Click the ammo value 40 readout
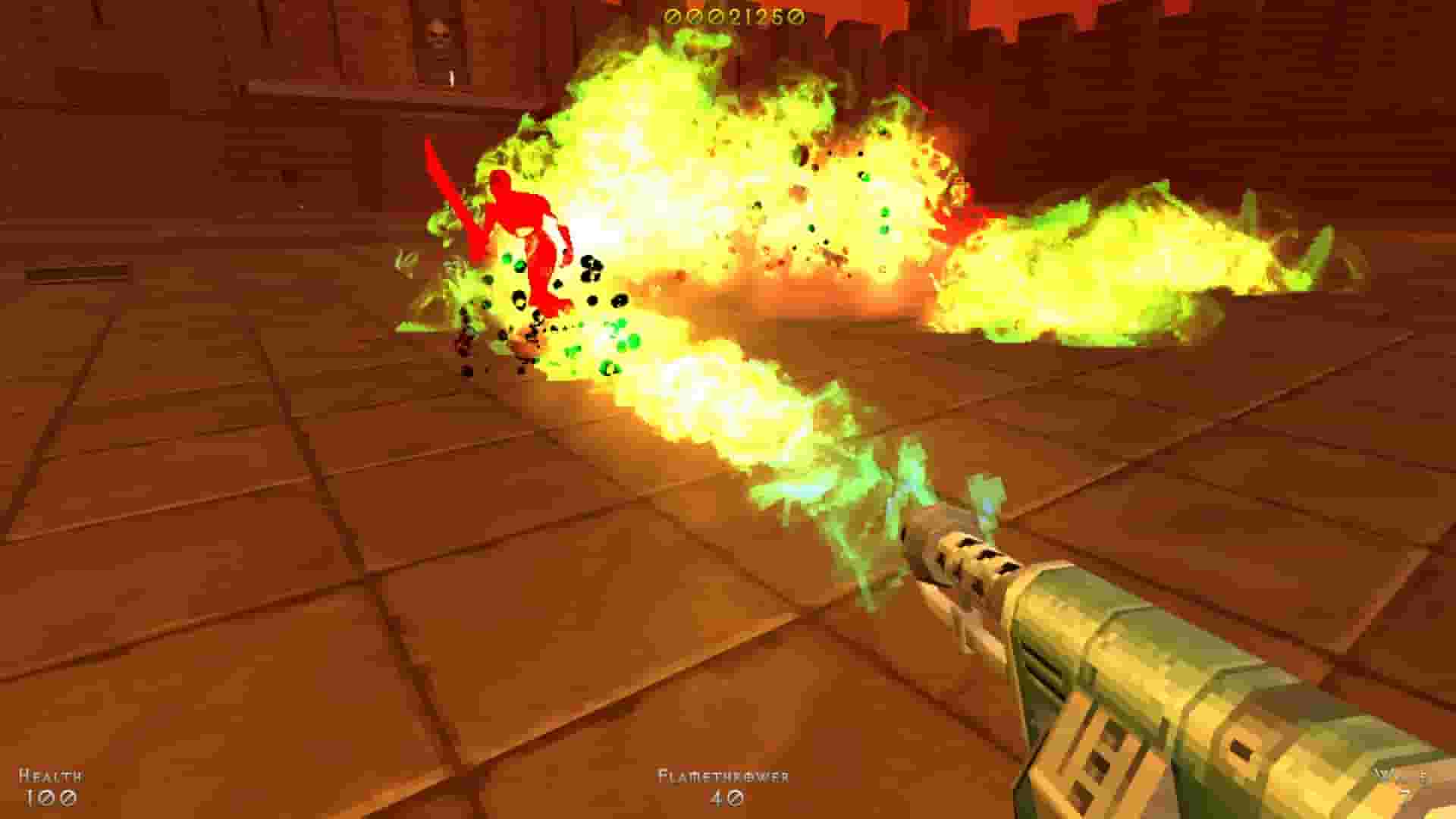1456x819 pixels. point(726,796)
